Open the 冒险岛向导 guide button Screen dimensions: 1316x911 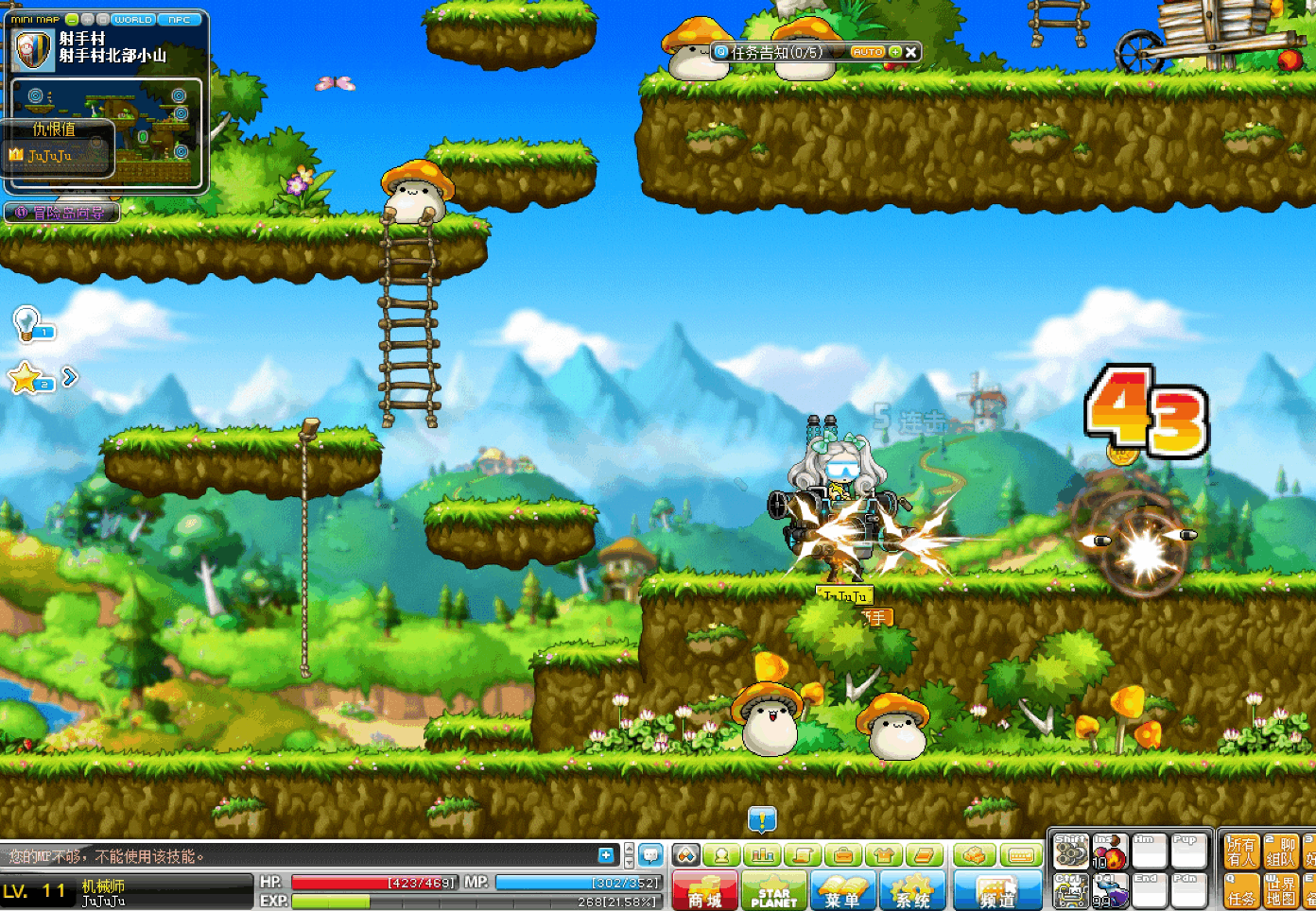tap(62, 213)
